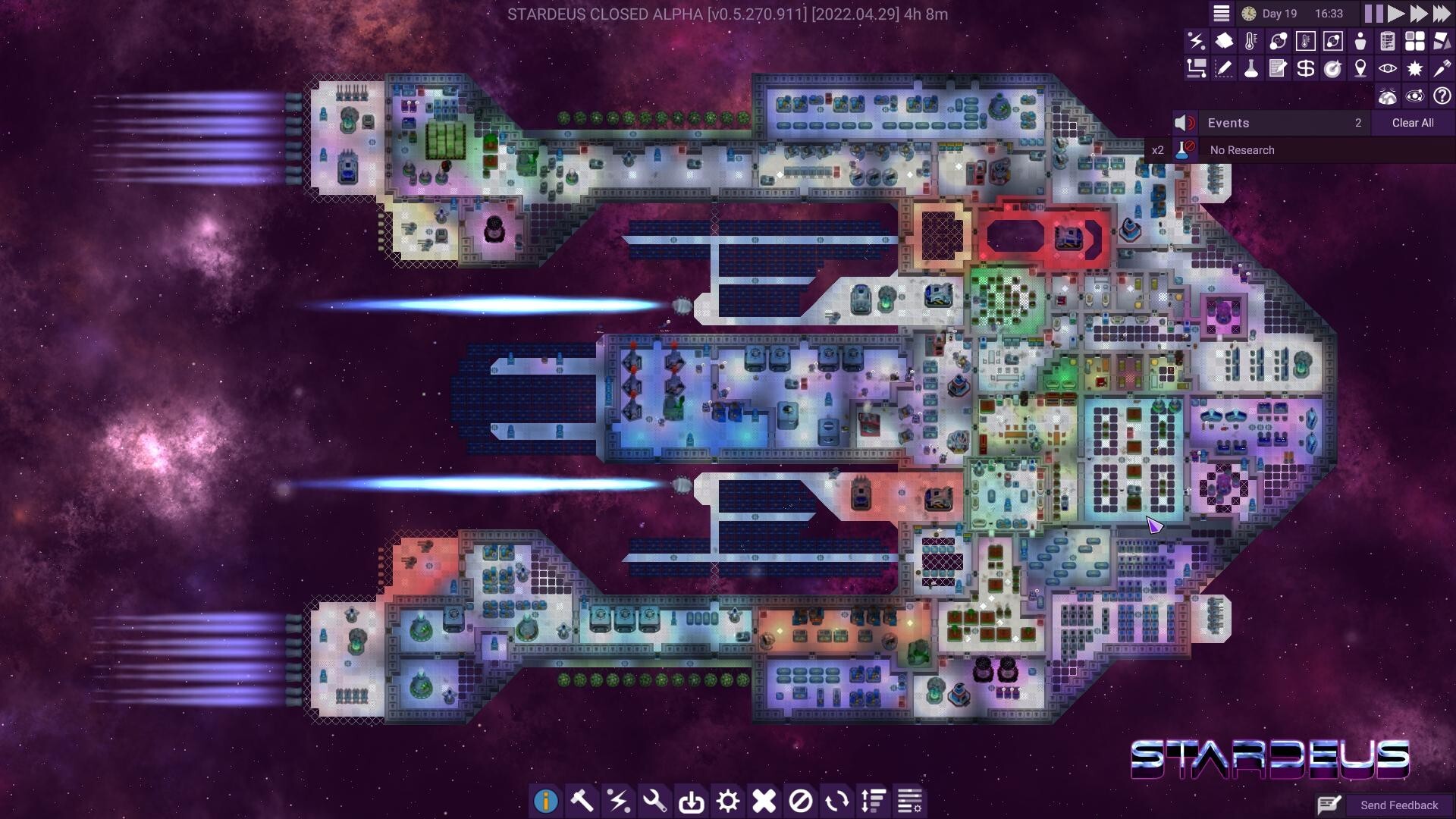The image size is (1456, 819).
Task: Open the Finance dollar panel
Action: coord(1307,69)
